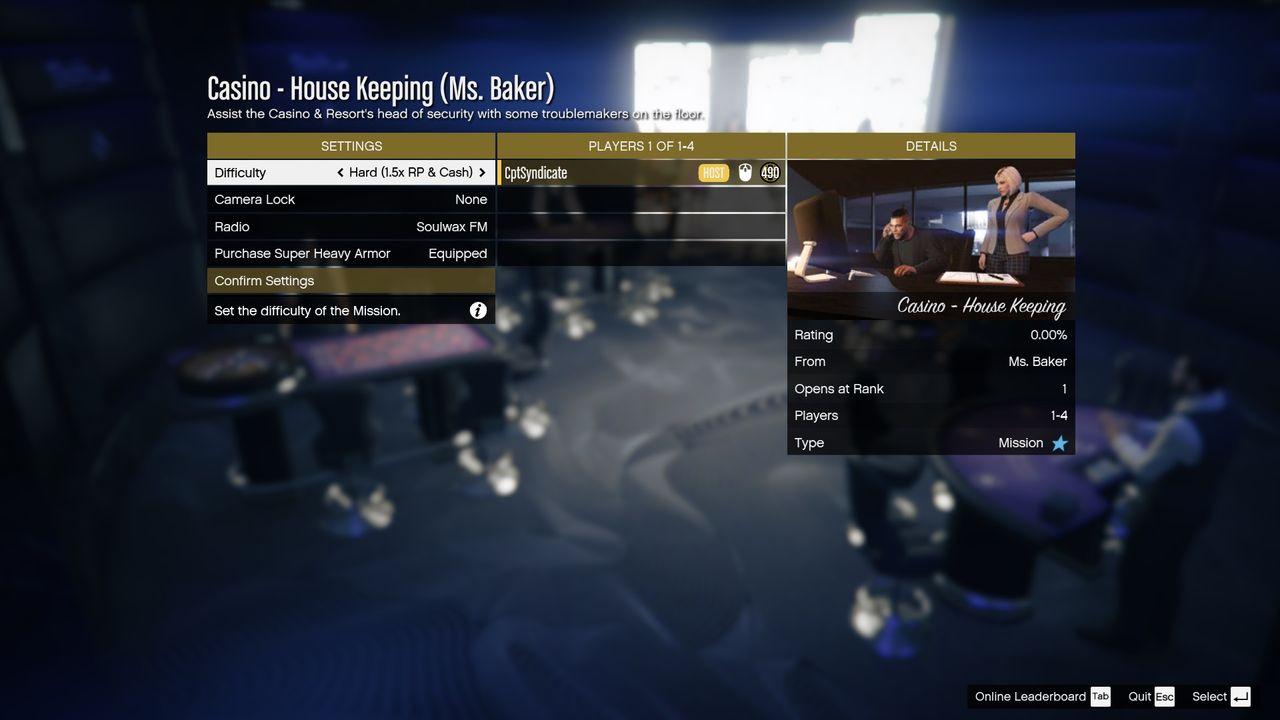Click the blue Mission type star icon
This screenshot has height=720, width=1280.
[1060, 442]
